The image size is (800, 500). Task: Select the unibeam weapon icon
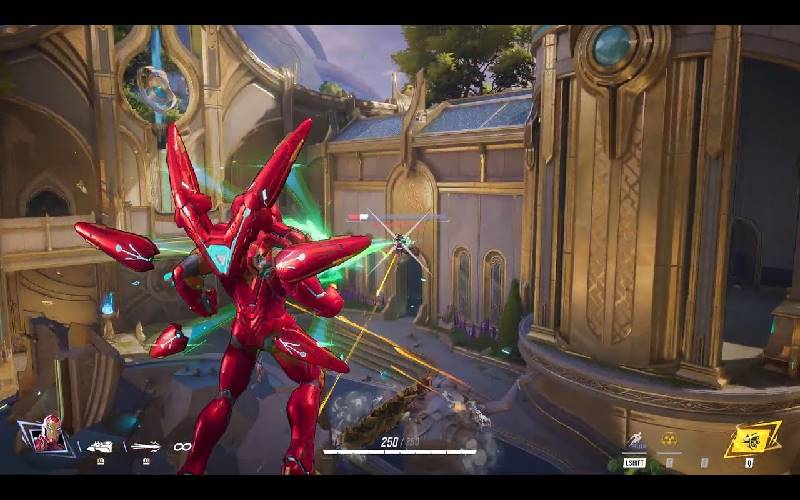pos(144,446)
